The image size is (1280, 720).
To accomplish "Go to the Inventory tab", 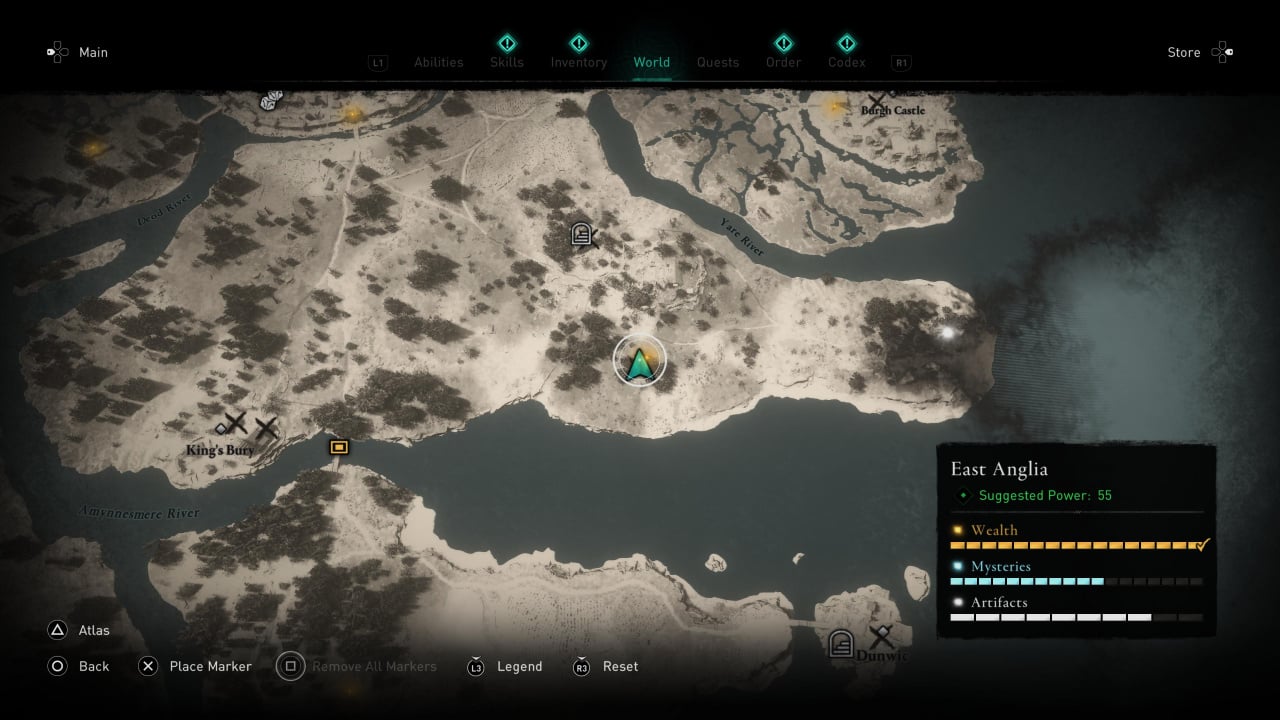I will (x=578, y=62).
